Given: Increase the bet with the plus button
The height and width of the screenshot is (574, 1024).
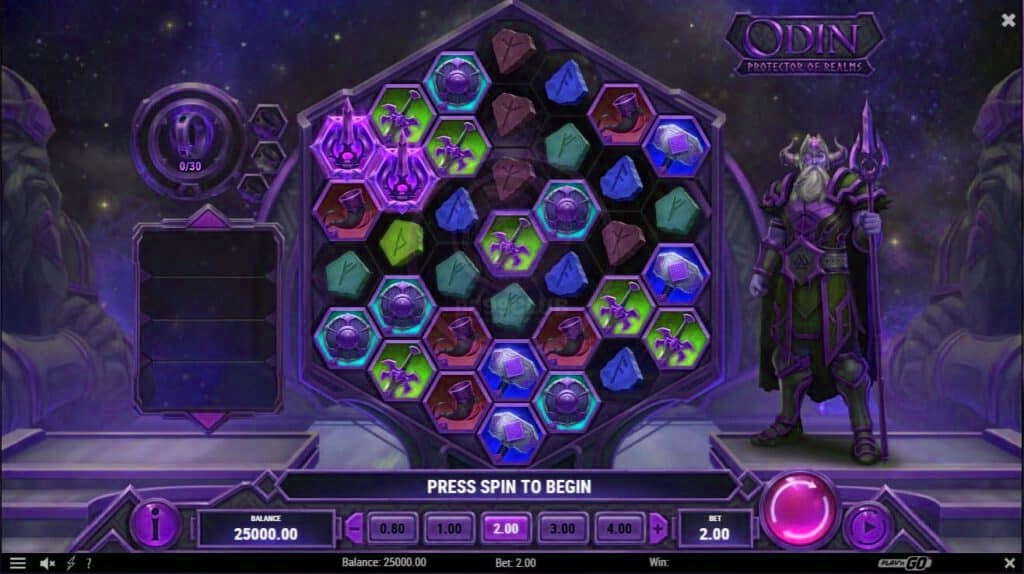Looking at the screenshot, I should coord(657,527).
